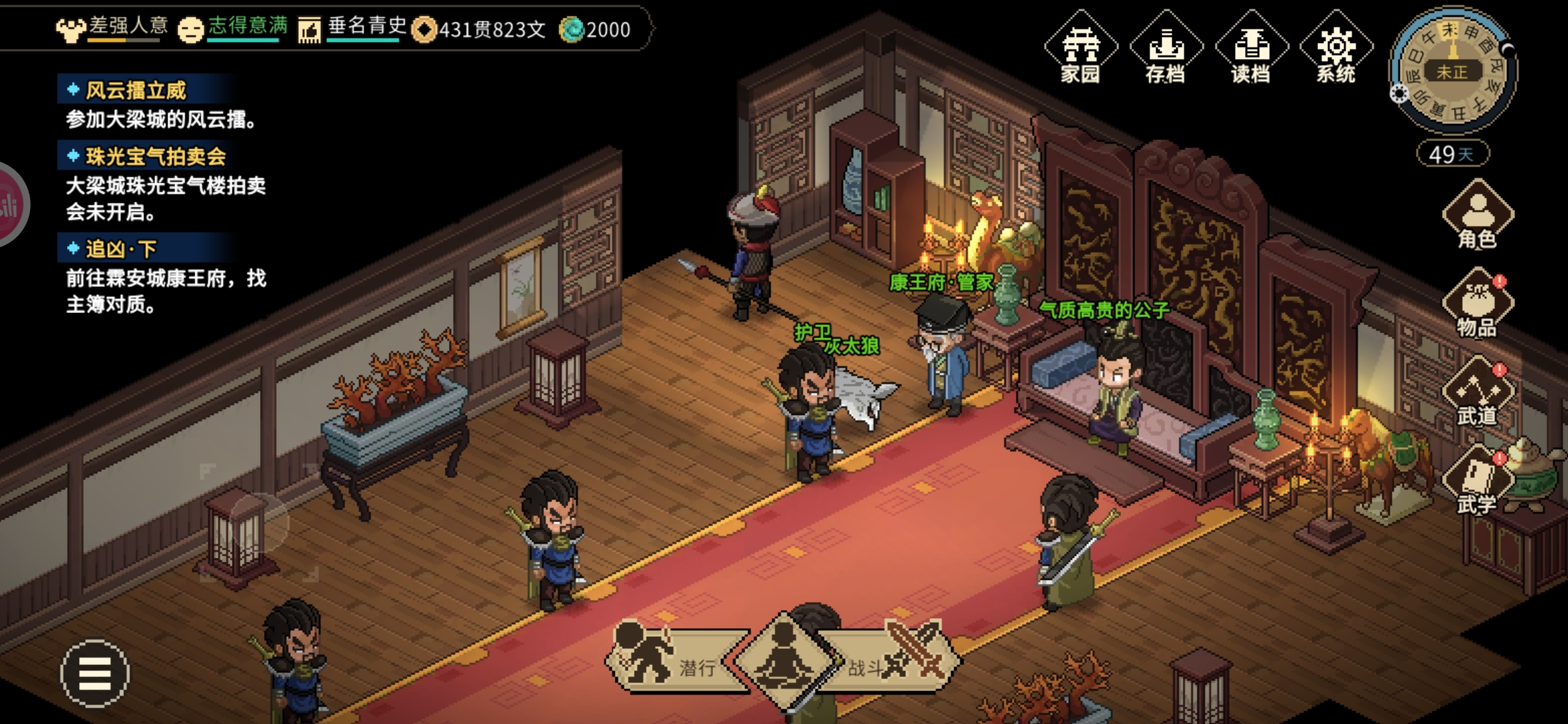Click the circular time-of-day dial

1452,72
